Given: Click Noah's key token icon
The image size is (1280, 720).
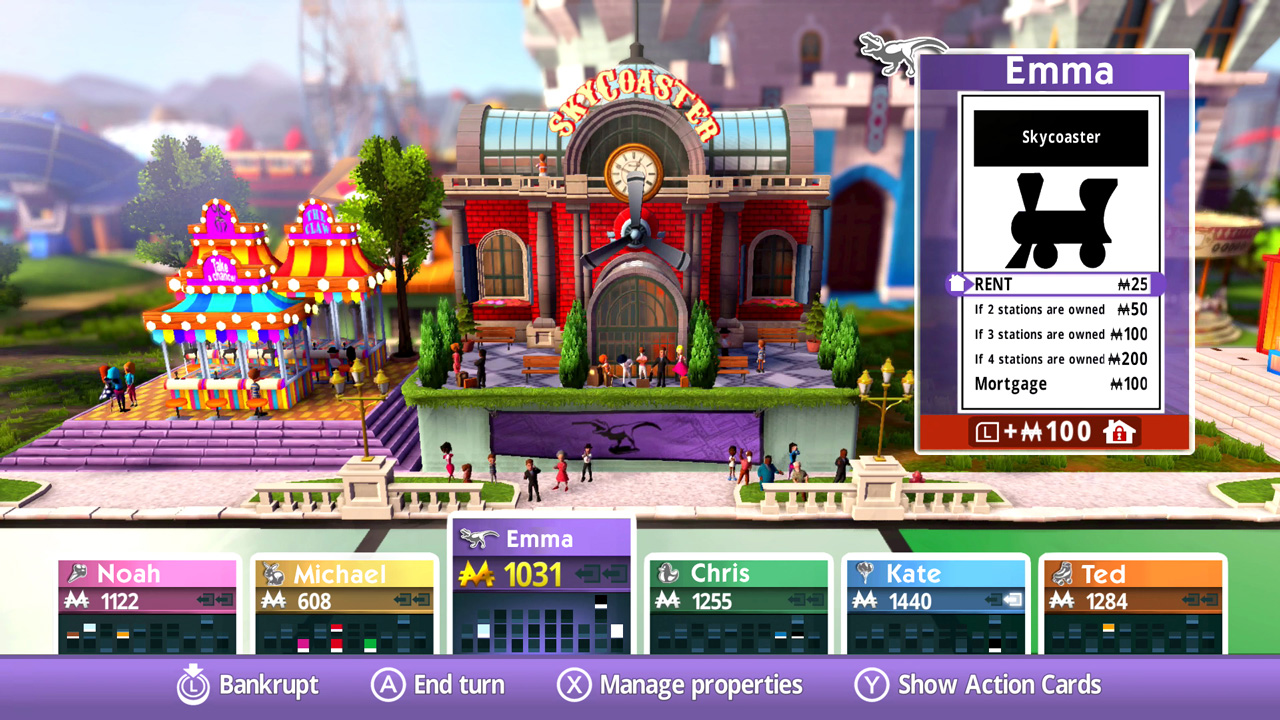Looking at the screenshot, I should click(78, 574).
